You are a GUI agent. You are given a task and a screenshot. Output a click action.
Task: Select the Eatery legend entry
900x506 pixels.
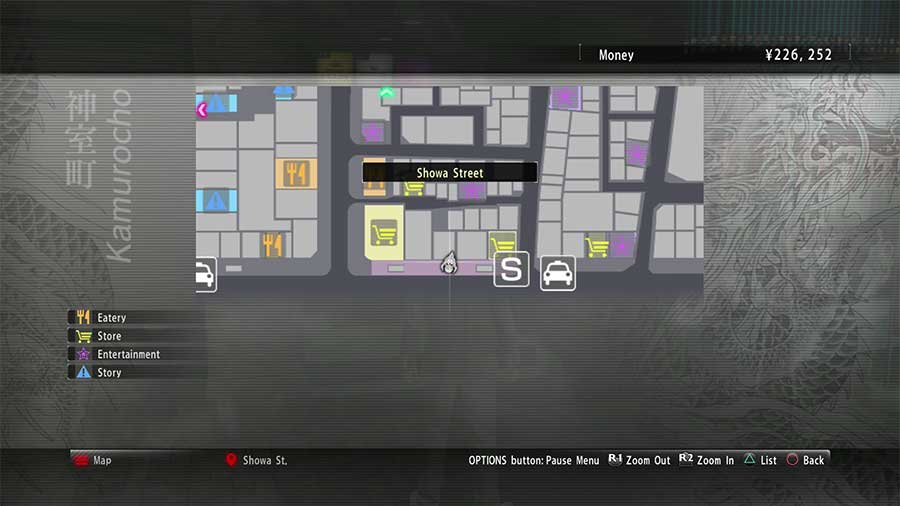[110, 318]
